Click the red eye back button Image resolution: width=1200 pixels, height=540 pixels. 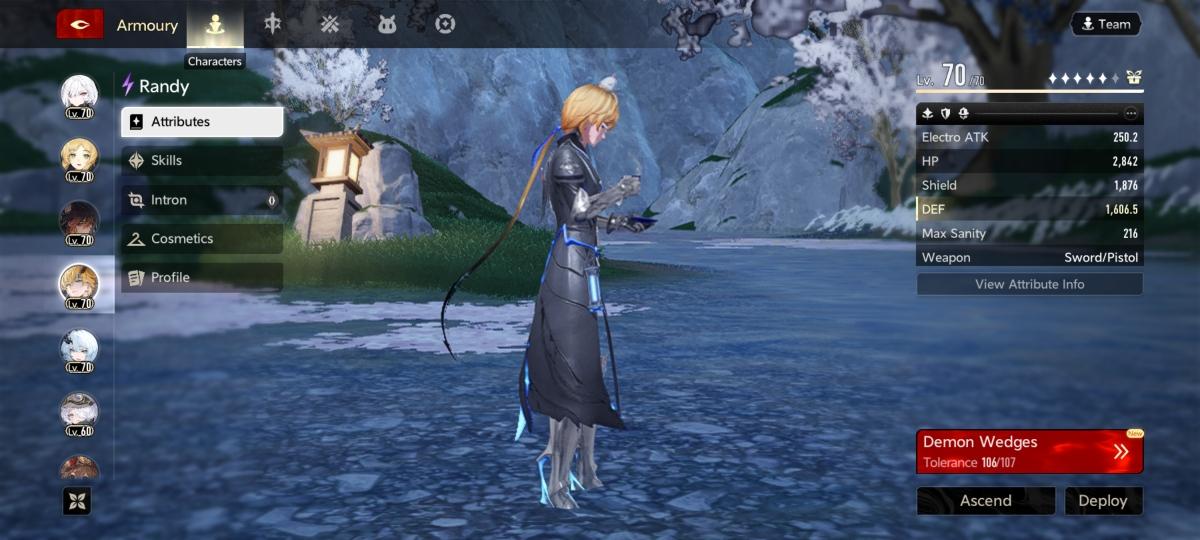point(80,25)
